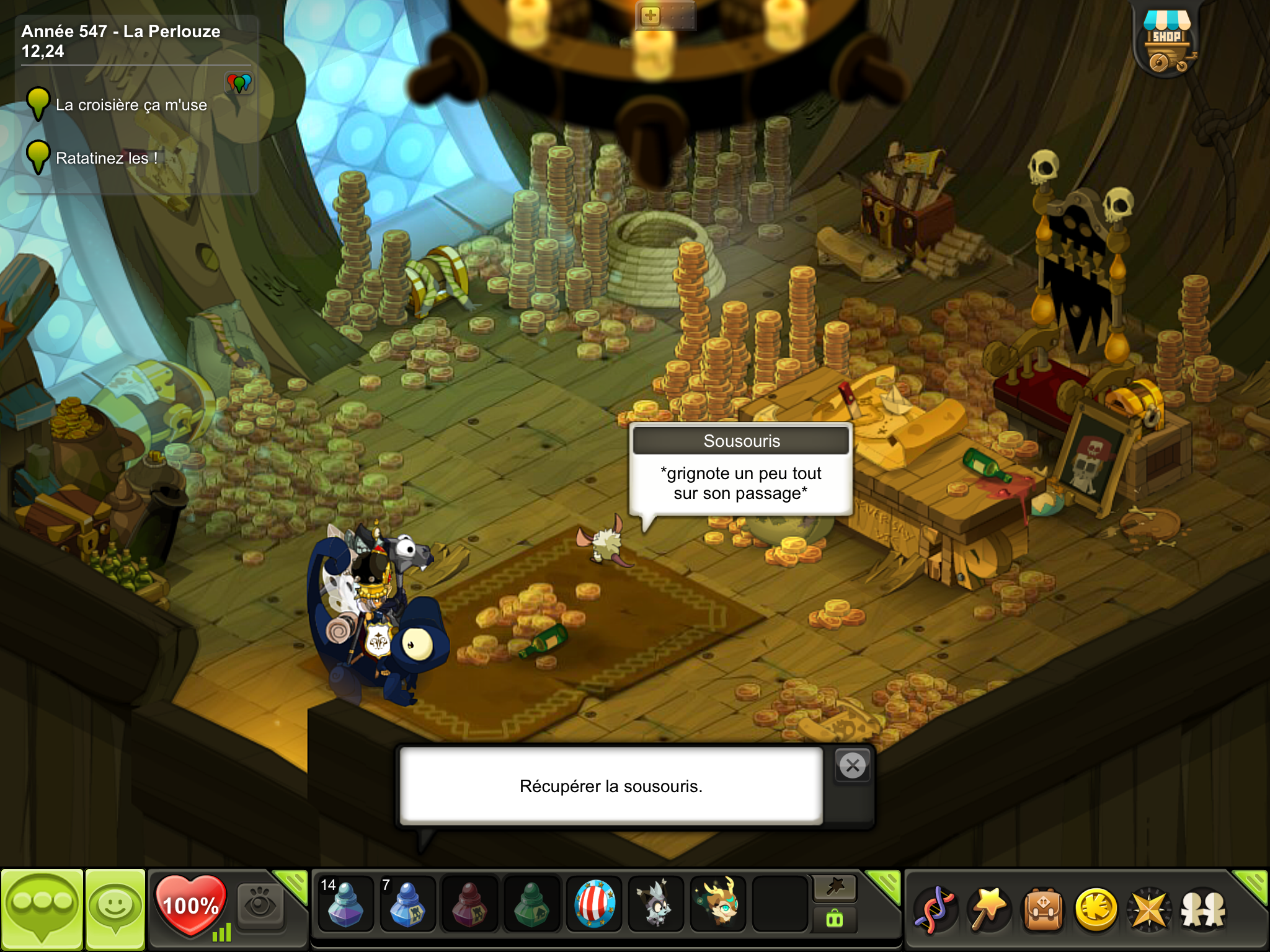Use the purple potion with count 14
Screen dimensions: 1270x952
tap(345, 905)
